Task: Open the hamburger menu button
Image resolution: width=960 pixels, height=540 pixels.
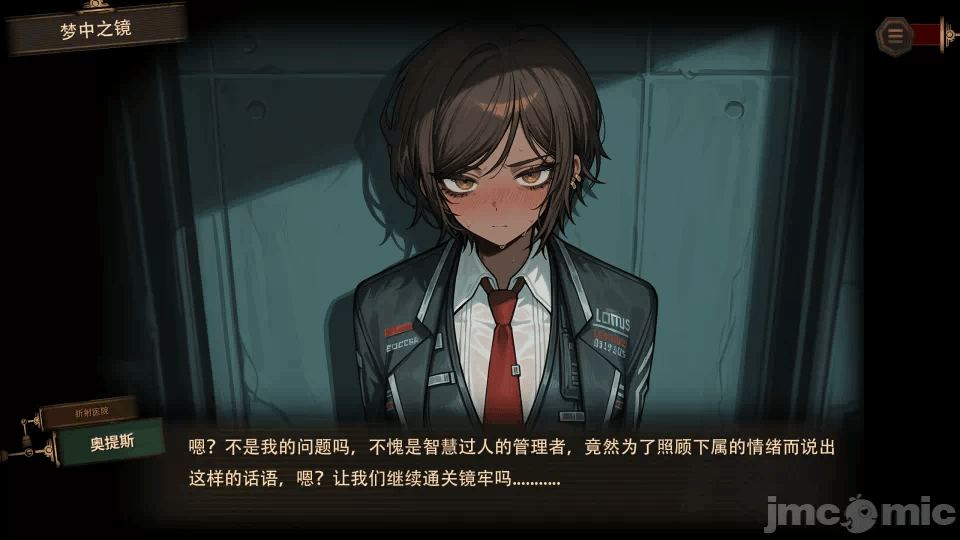Action: coord(895,35)
